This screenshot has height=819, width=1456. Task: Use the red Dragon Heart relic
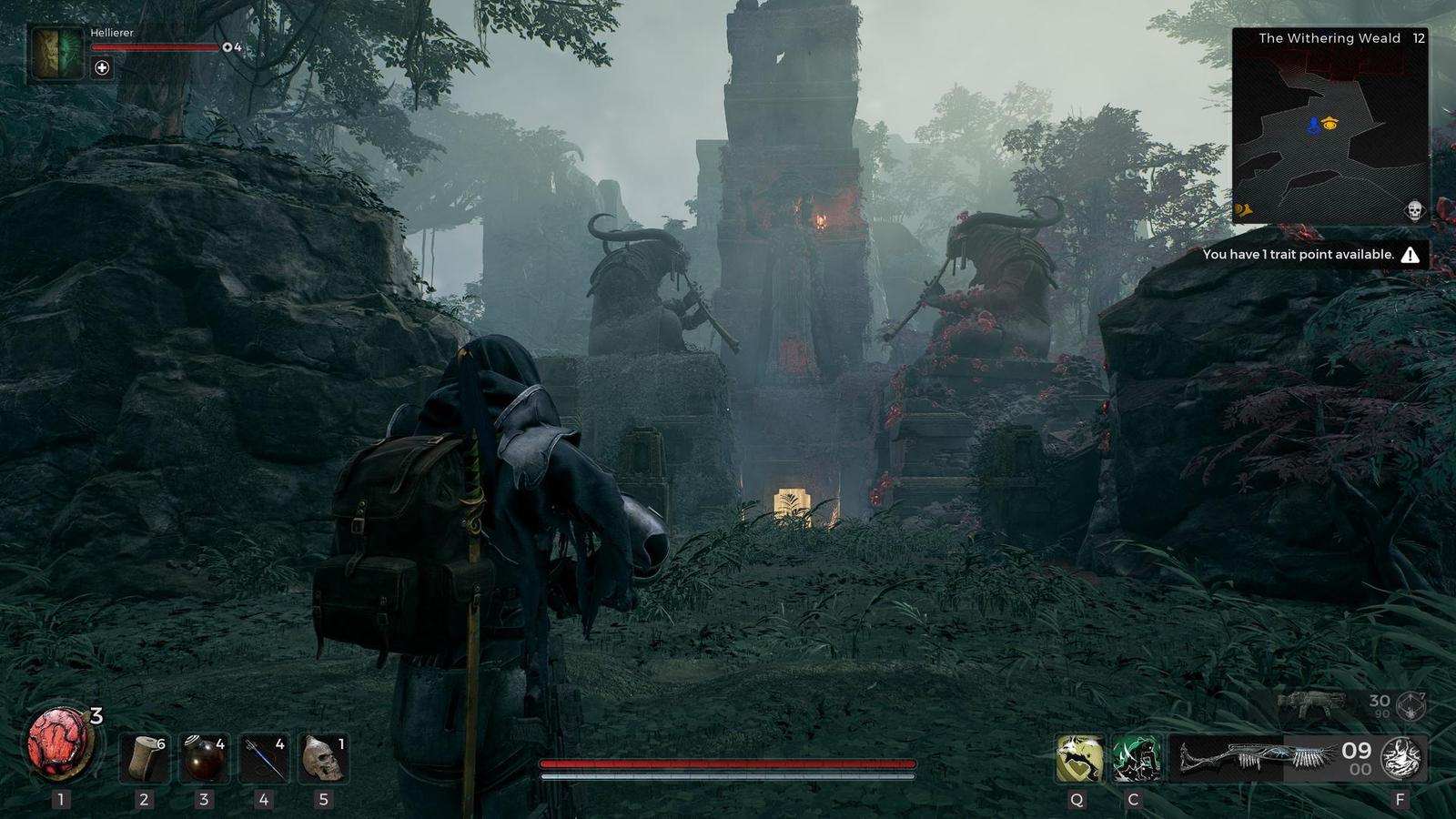[60, 743]
